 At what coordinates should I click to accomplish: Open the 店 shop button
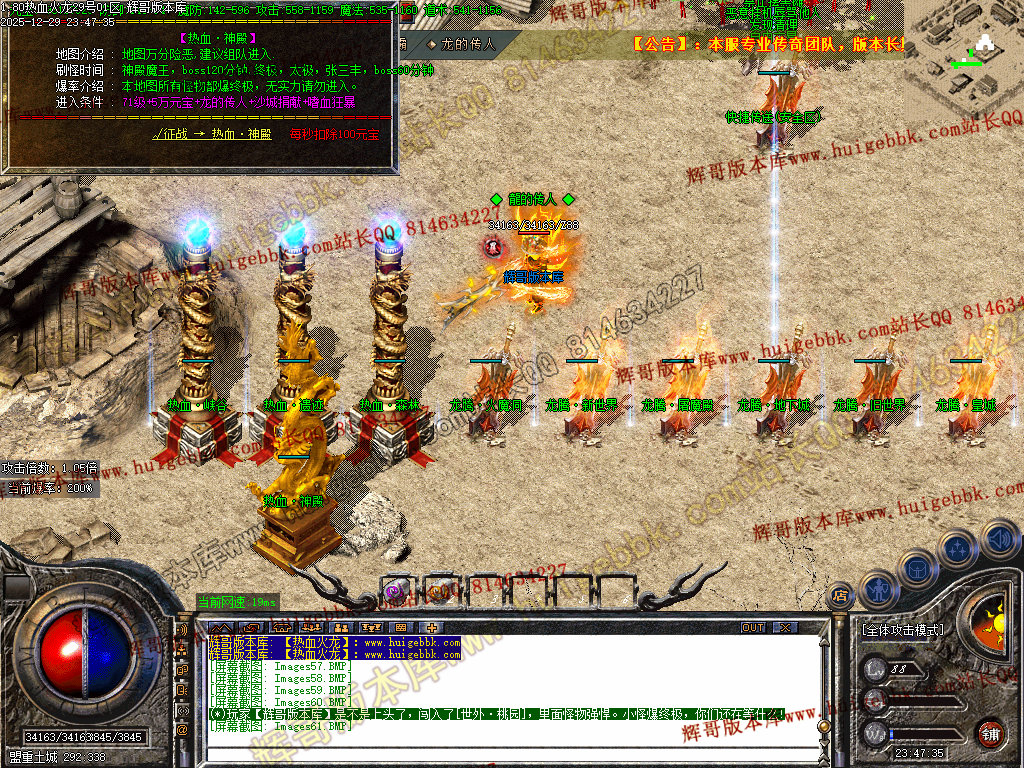click(841, 594)
